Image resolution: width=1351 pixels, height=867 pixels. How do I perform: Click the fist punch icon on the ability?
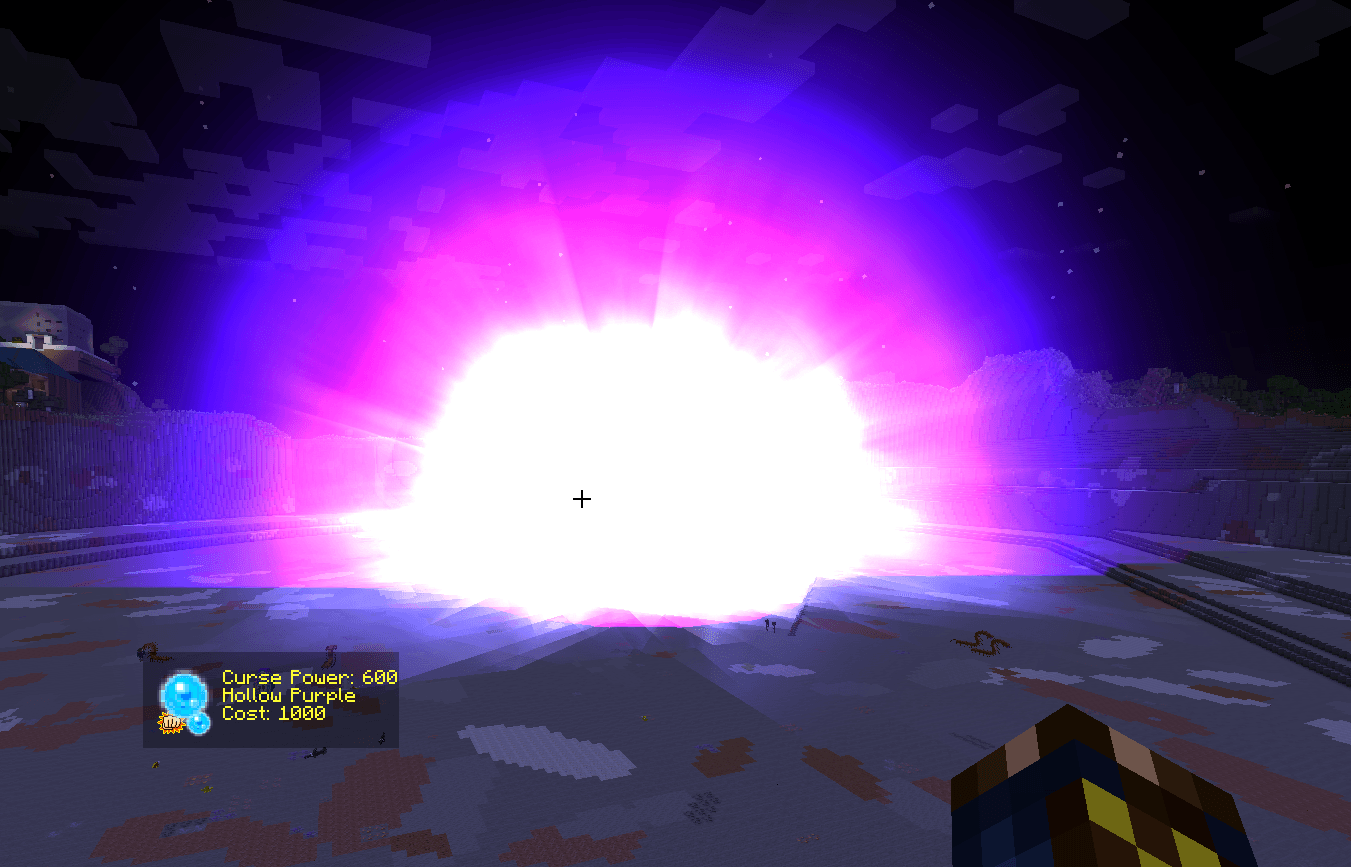[171, 724]
